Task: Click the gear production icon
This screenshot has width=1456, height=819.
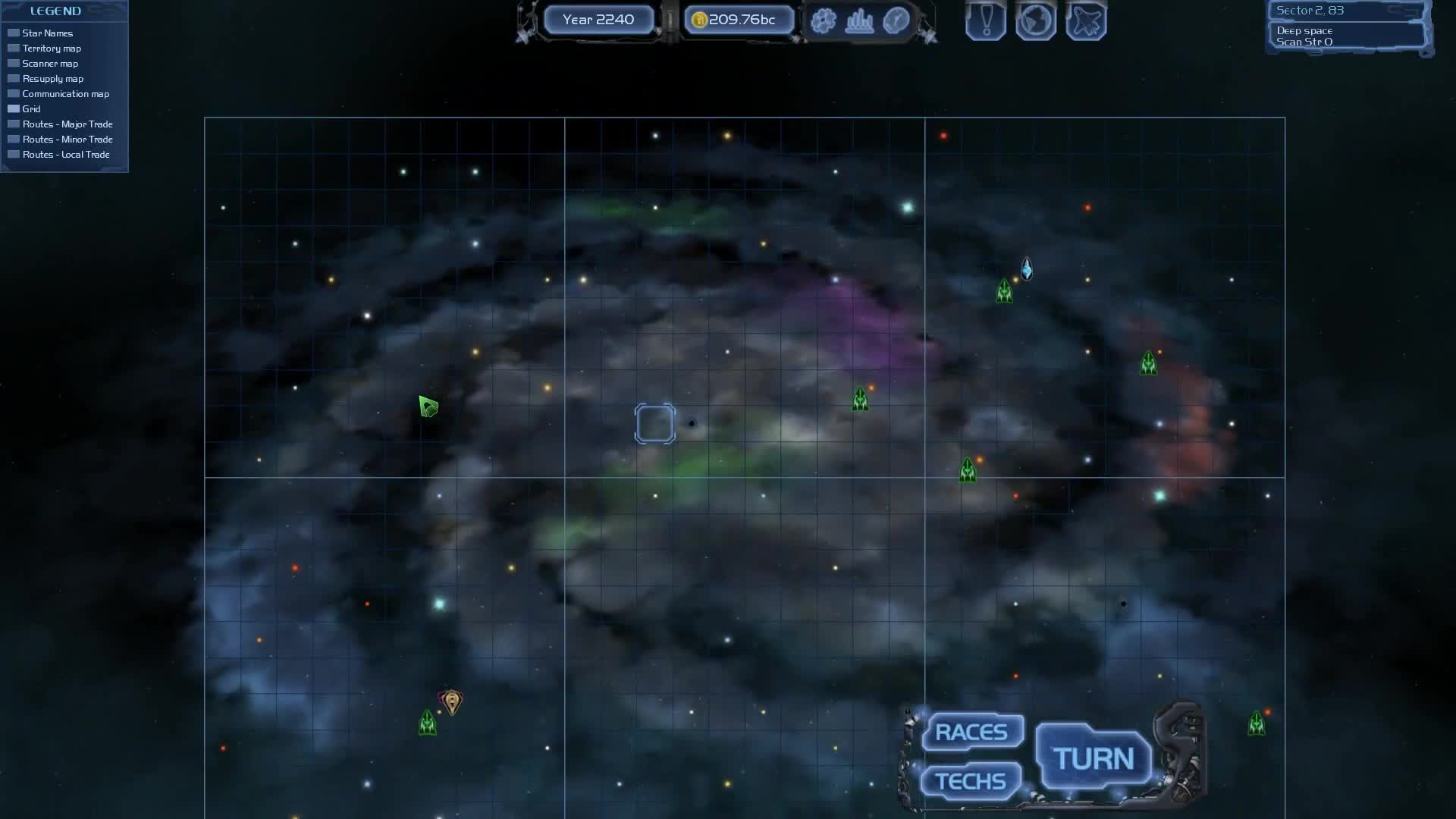Action: click(x=823, y=21)
